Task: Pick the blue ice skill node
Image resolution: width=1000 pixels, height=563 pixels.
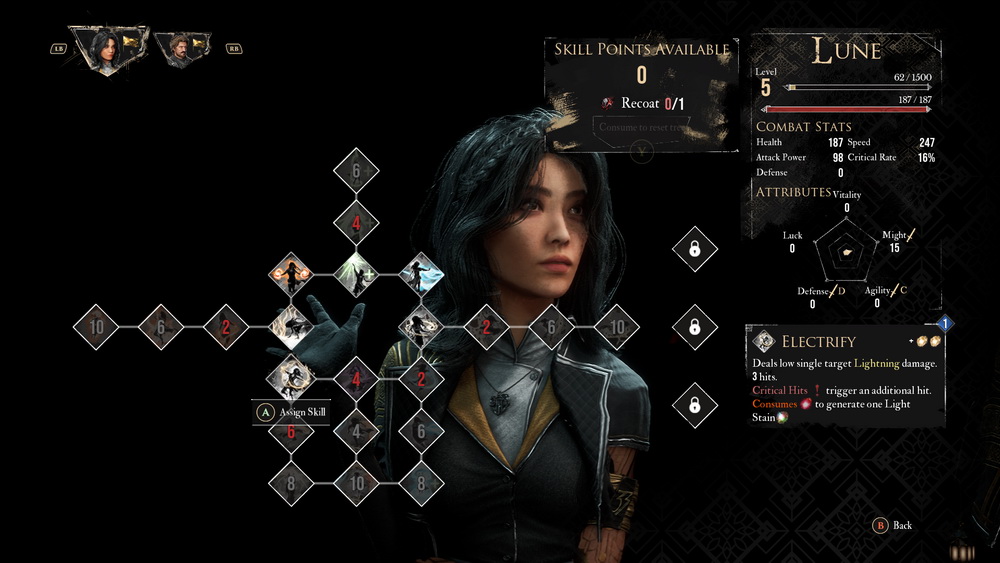Action: tap(420, 273)
